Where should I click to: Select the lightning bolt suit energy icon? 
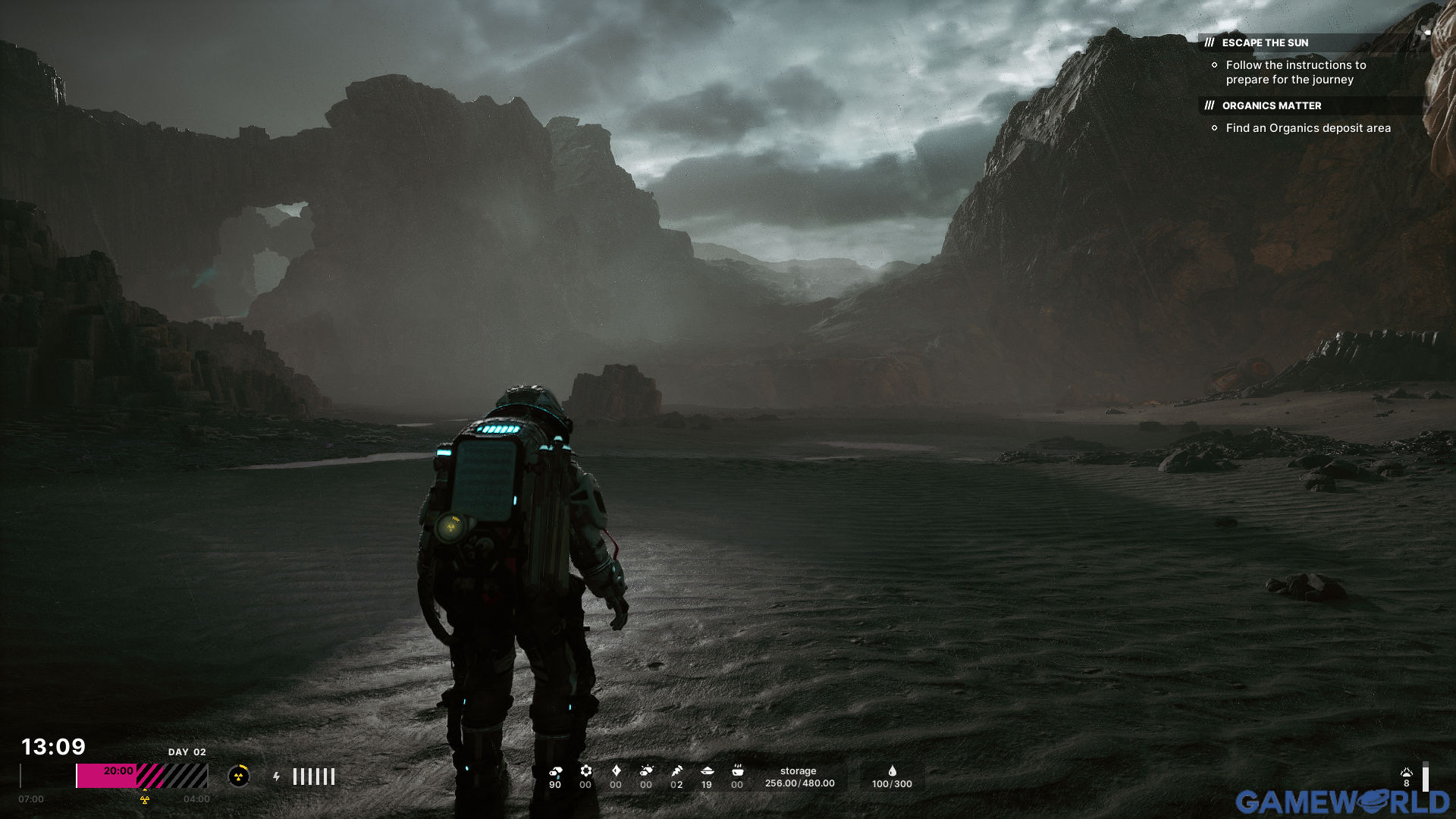277,777
